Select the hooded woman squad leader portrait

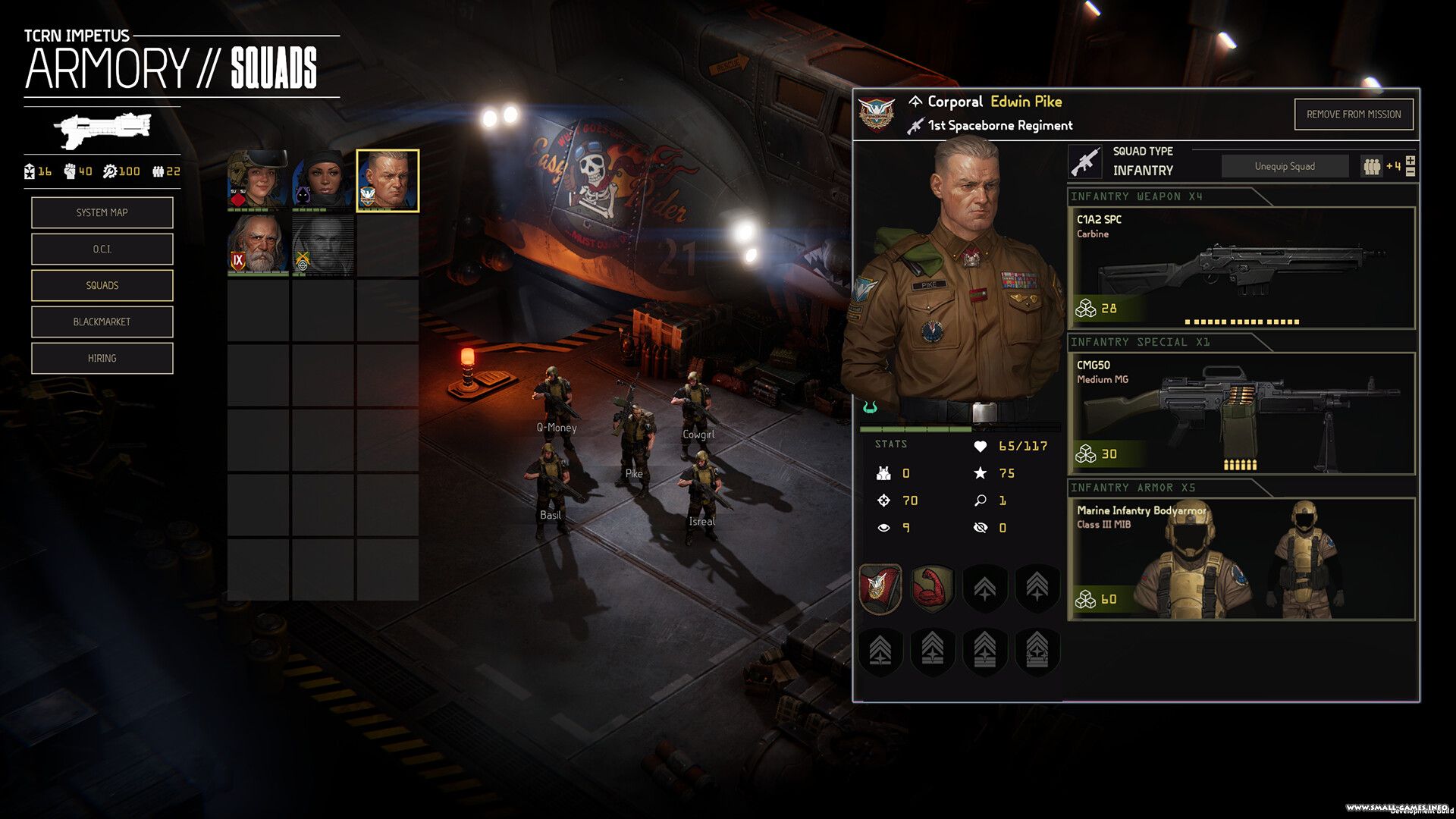point(323,180)
